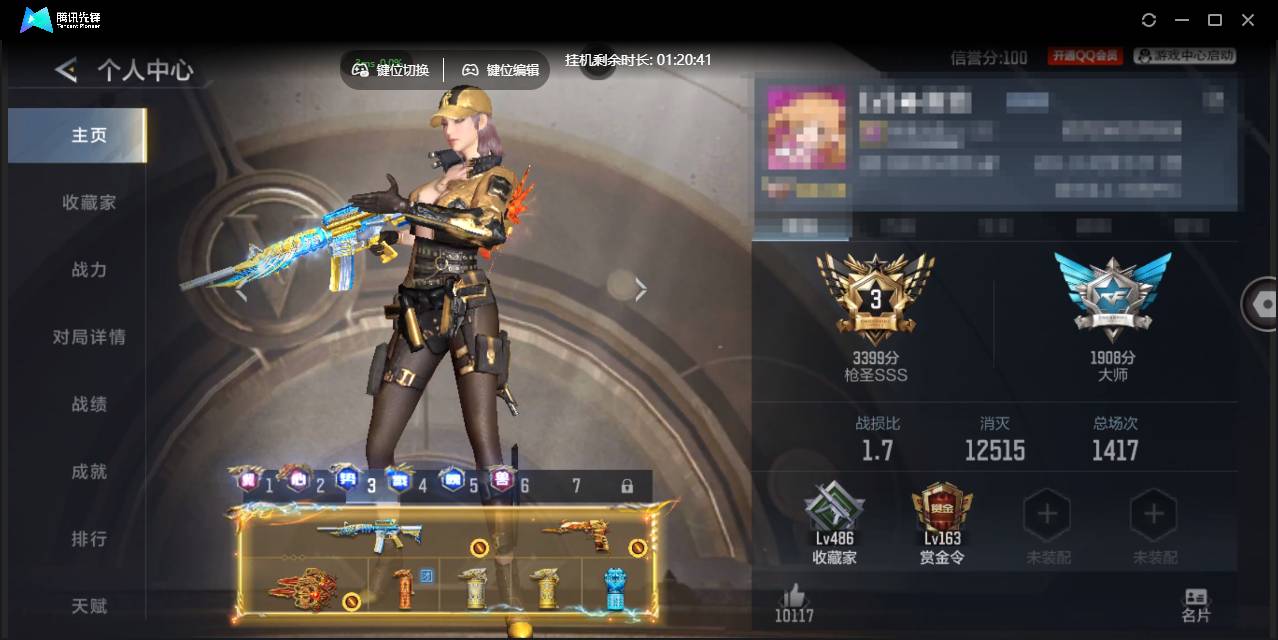Switch to the 天赋 talent tab
The height and width of the screenshot is (640, 1278).
[x=88, y=606]
